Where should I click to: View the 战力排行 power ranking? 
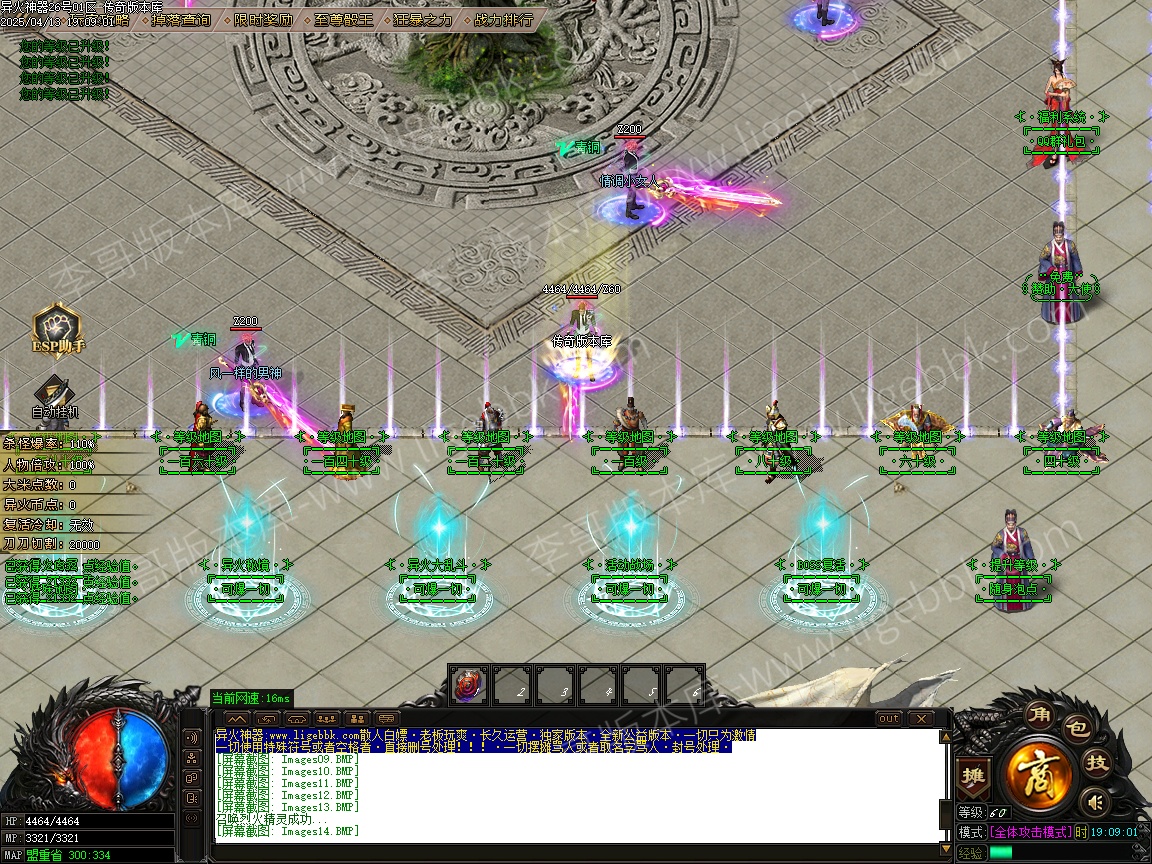[x=503, y=19]
